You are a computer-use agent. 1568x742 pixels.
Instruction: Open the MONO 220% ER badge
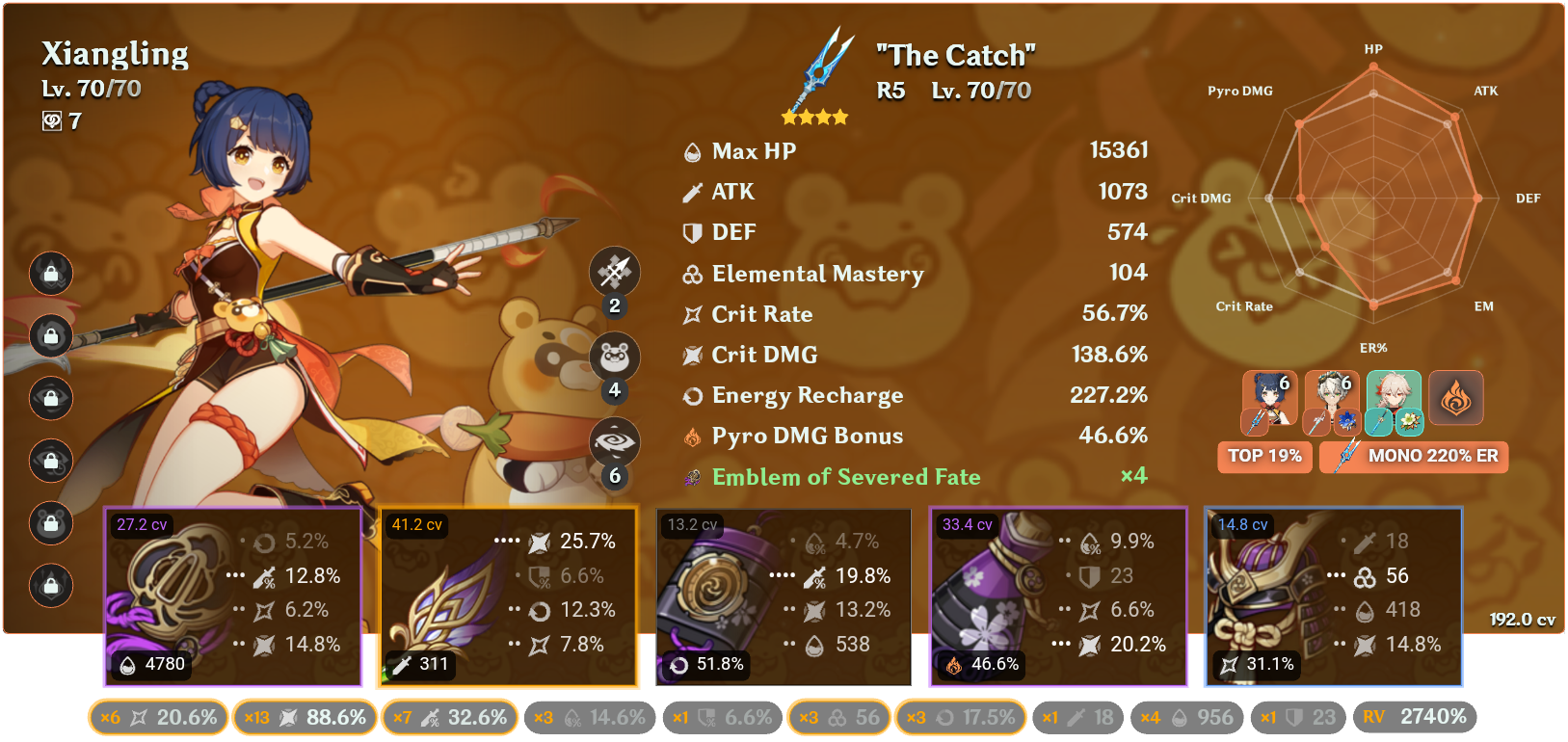1413,457
